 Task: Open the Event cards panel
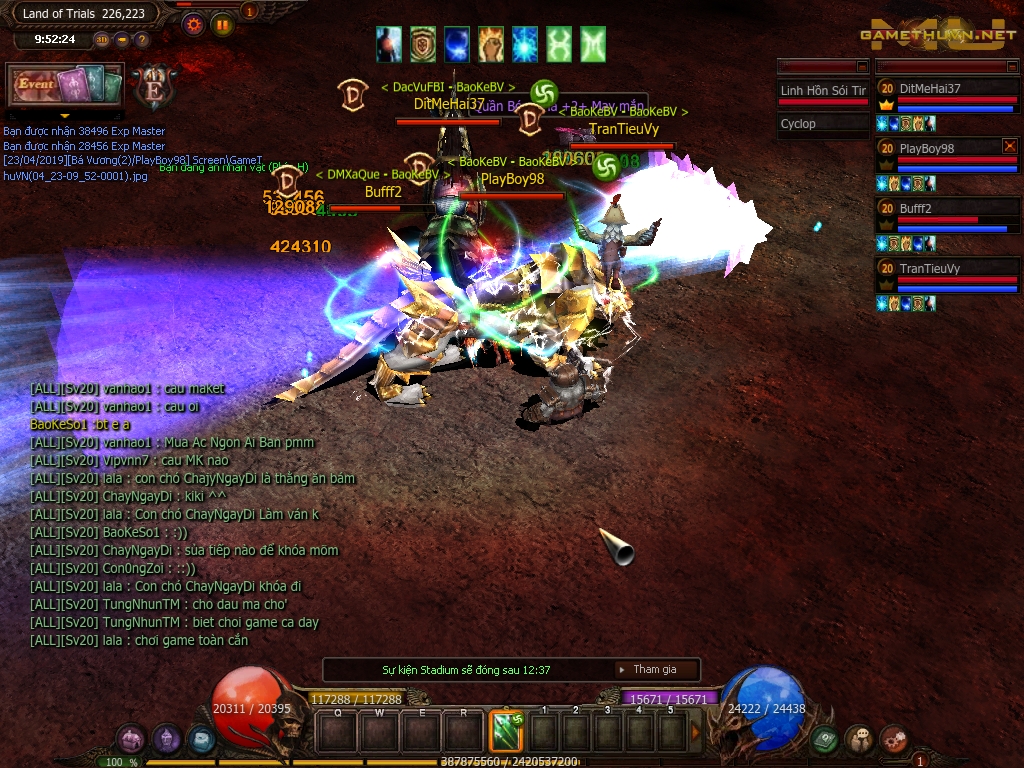(65, 85)
